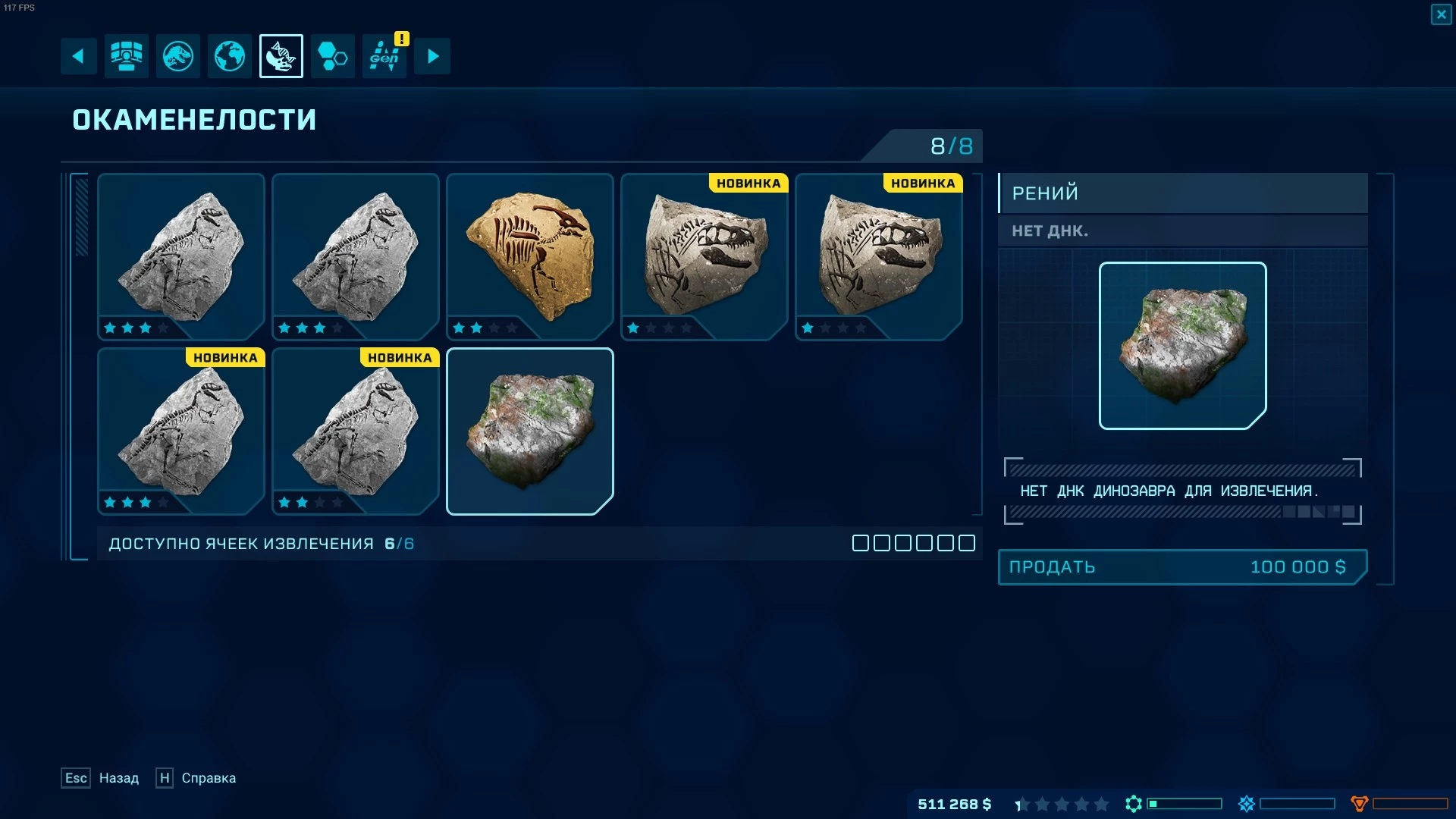Switch to the Jurassic logo tab
1456x819 pixels.
point(178,56)
